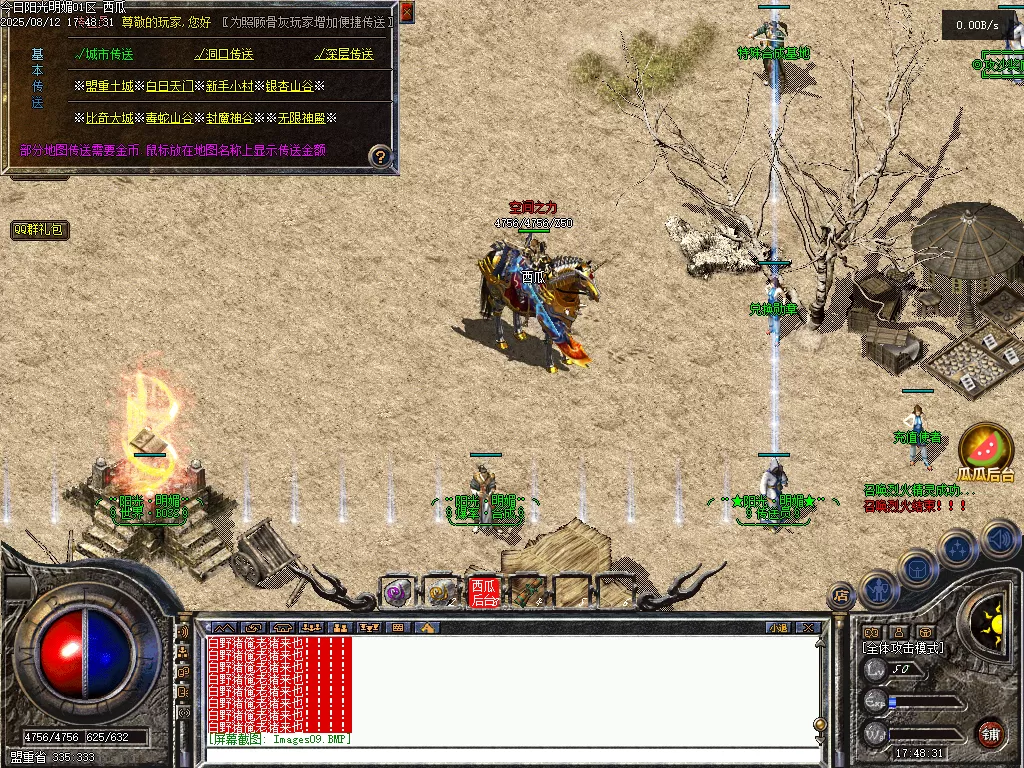Teleport to 银杏山谷
Viewport: 1024px width, 768px height.
[x=290, y=86]
